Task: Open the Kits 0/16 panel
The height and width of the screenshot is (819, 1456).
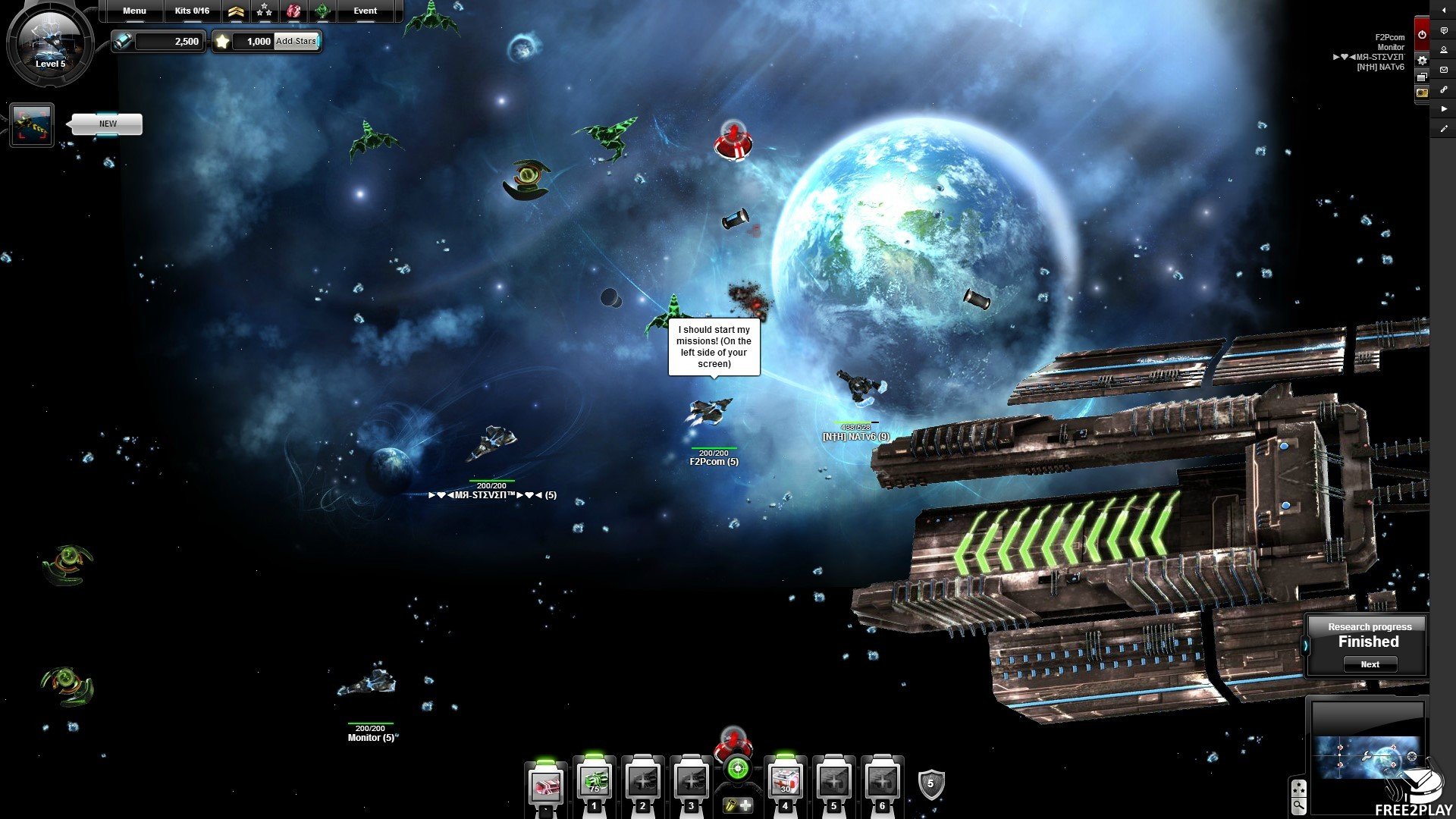Action: pyautogui.click(x=192, y=11)
